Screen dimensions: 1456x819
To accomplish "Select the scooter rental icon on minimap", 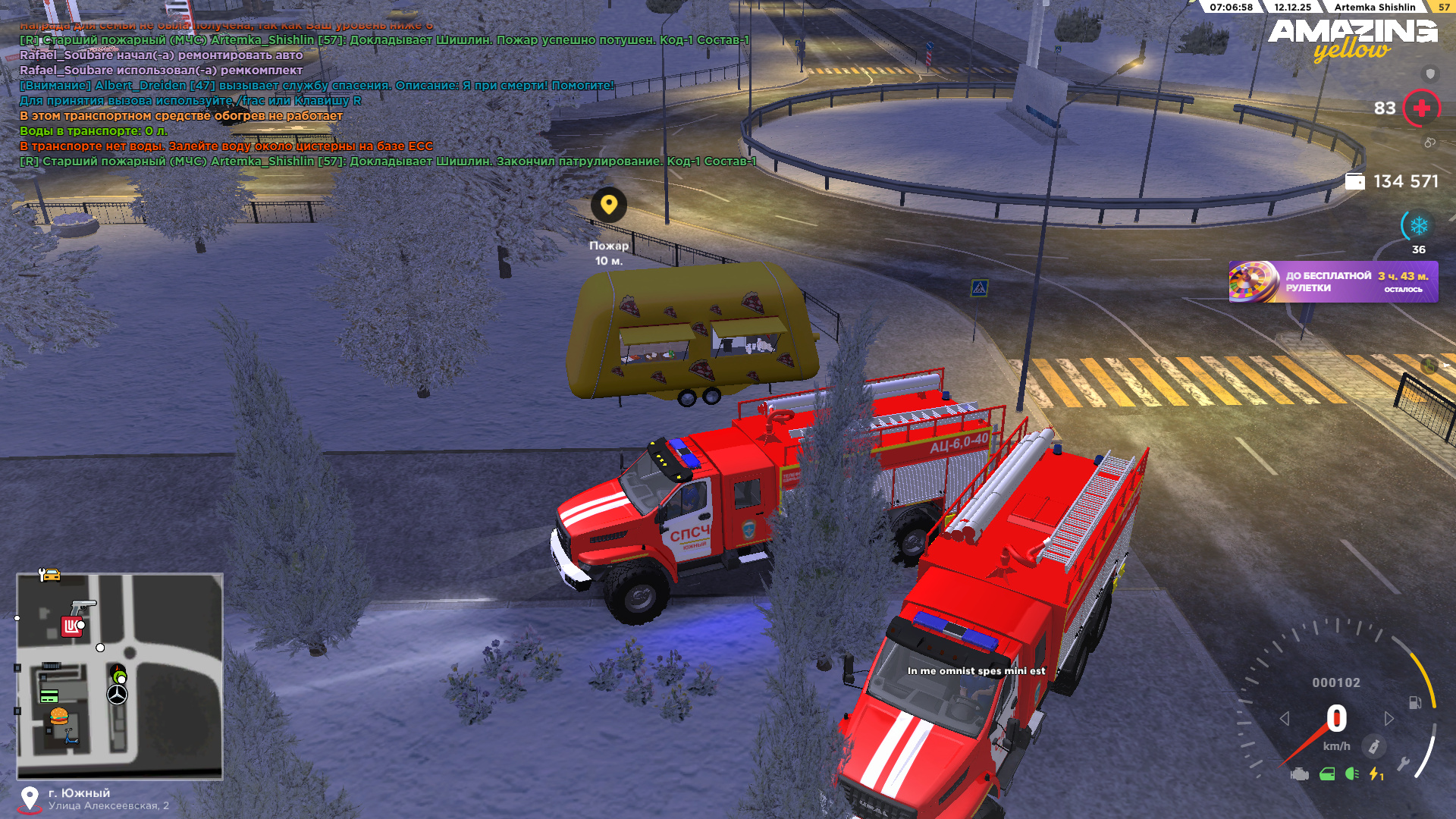I will coord(71,736).
